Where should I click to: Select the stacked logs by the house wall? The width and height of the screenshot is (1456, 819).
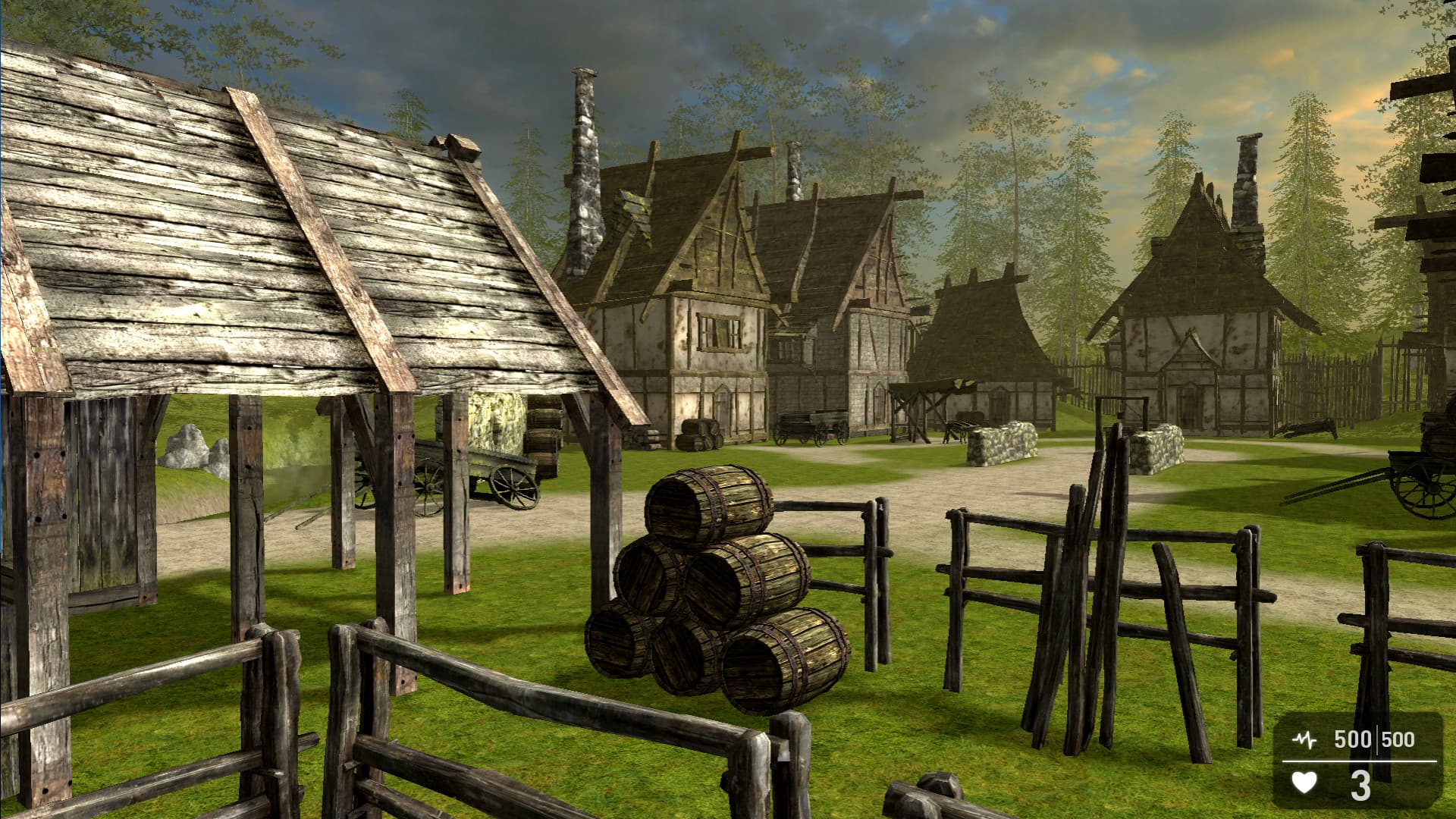696,432
